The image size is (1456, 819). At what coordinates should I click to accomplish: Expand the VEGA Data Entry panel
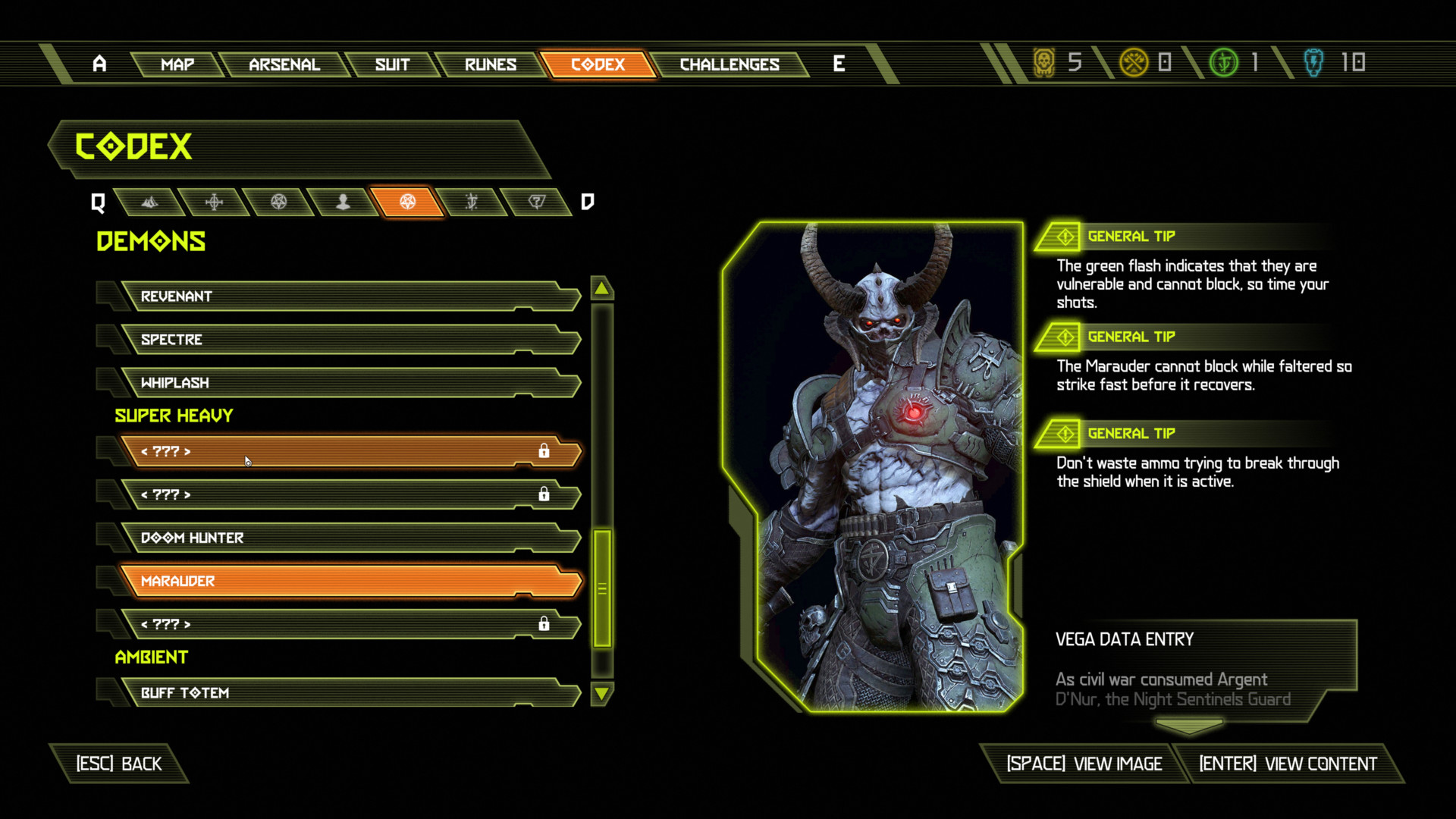[1189, 726]
